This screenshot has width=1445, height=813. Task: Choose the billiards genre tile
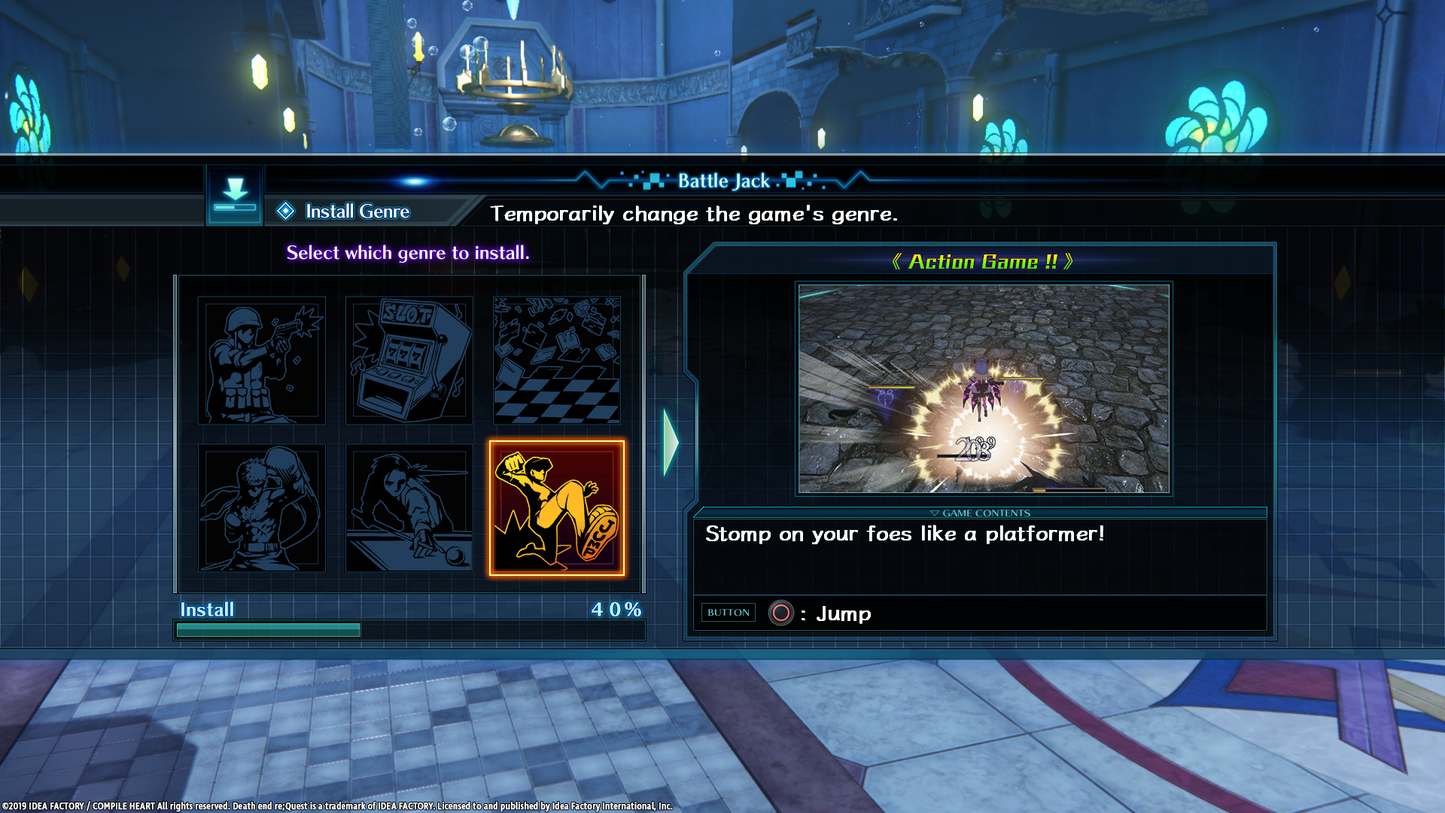[409, 508]
